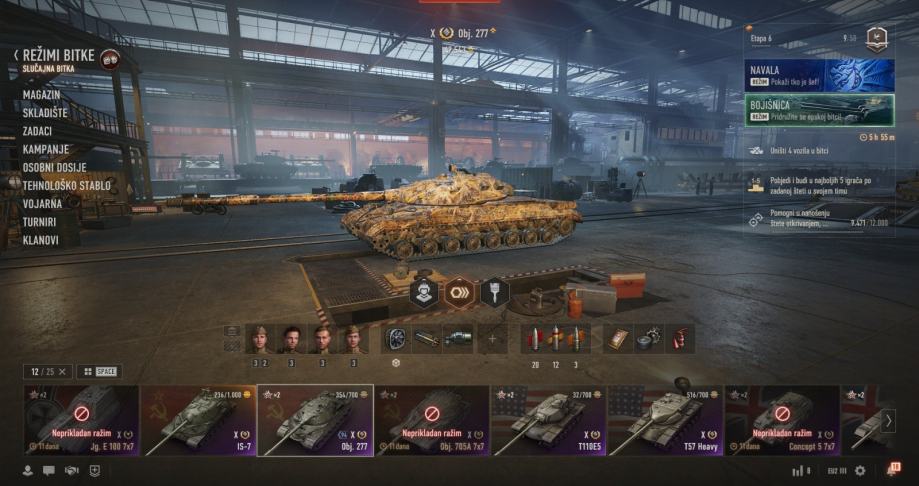This screenshot has width=919, height=486.
Task: Open the Režimi bitke mode selector
Action: [x=60, y=56]
